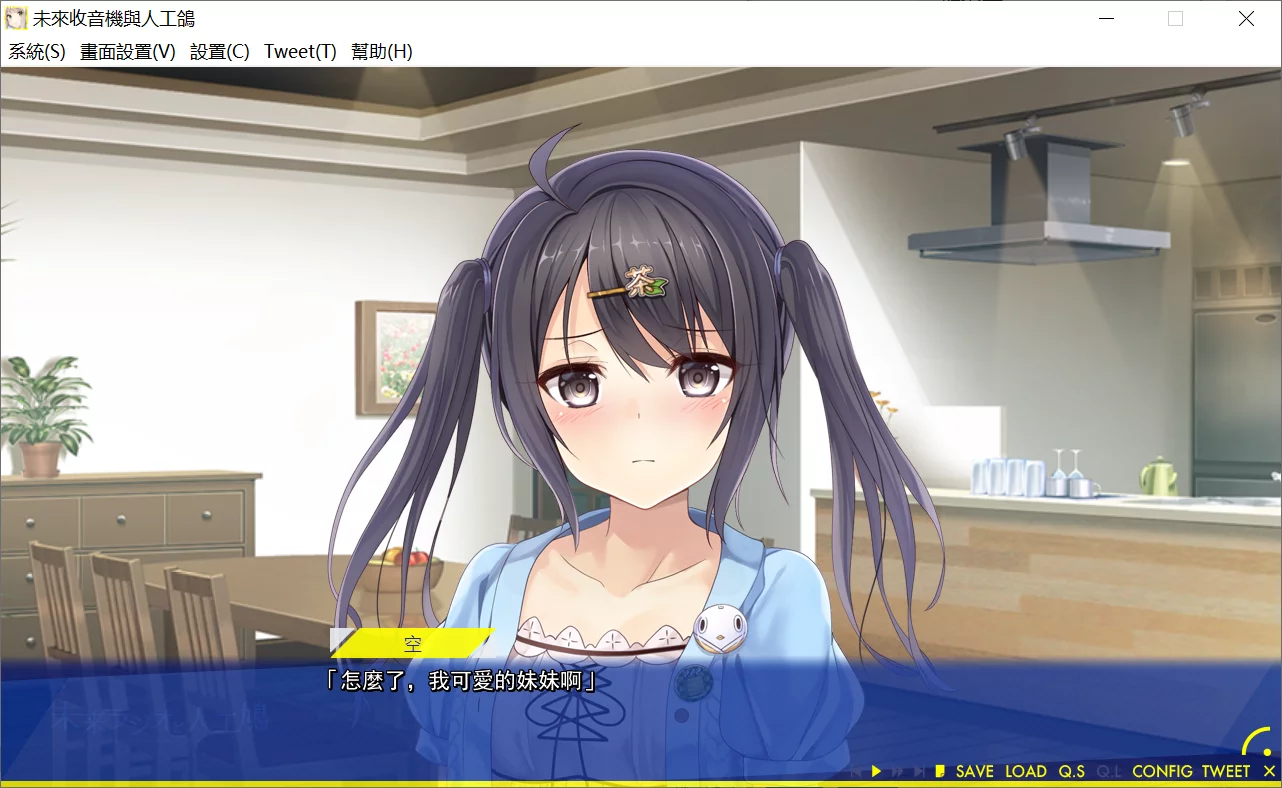The height and width of the screenshot is (788, 1282).
Task: Quick save with the Q.S button
Action: tap(1072, 771)
